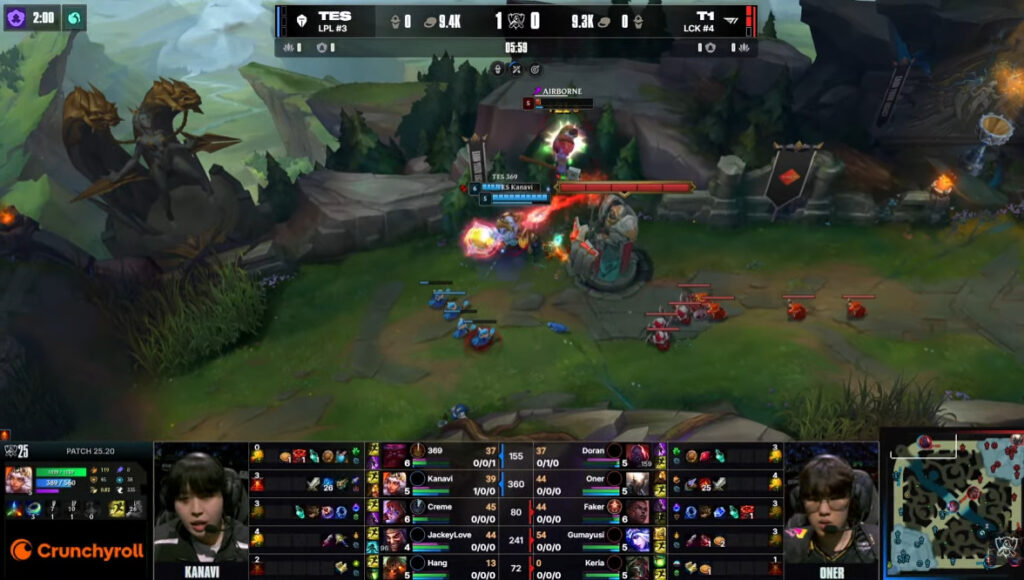Screen dimensions: 1024x580
Task: Select Kanavi's champion portrait in the scoreboard
Action: click(x=395, y=483)
